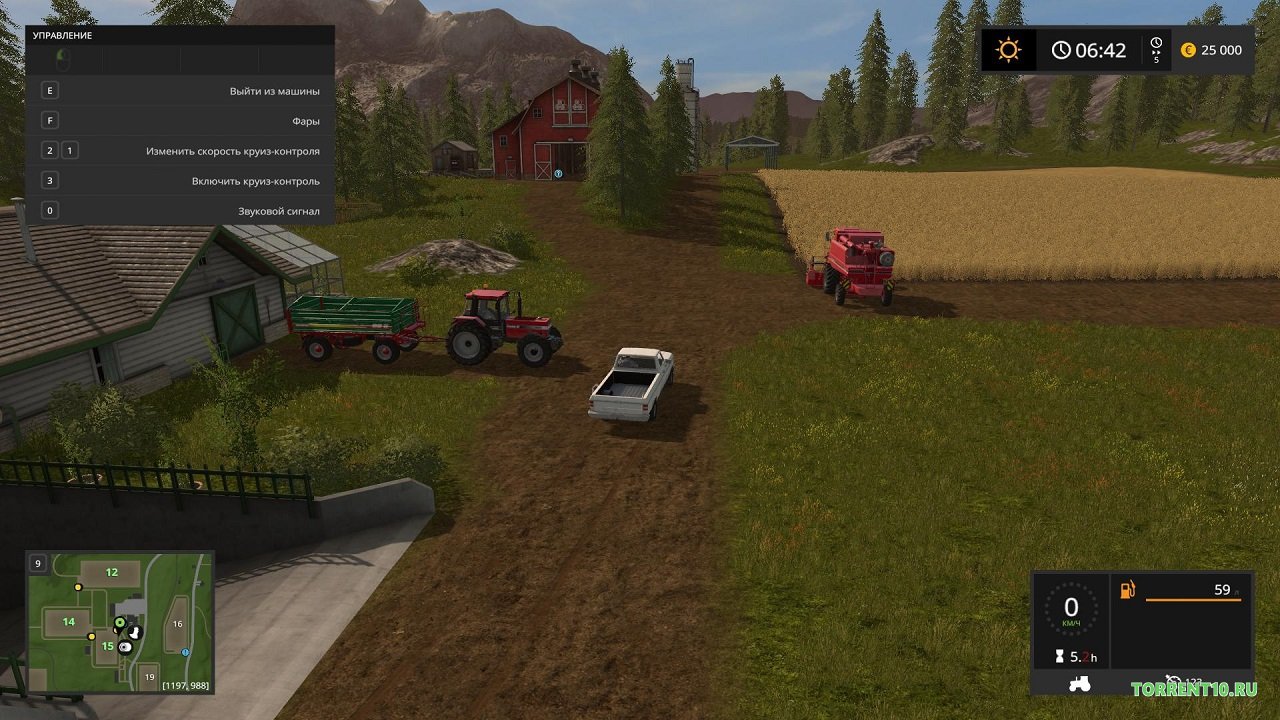Click field 12 on the minimap
The height and width of the screenshot is (720, 1280).
click(x=111, y=573)
